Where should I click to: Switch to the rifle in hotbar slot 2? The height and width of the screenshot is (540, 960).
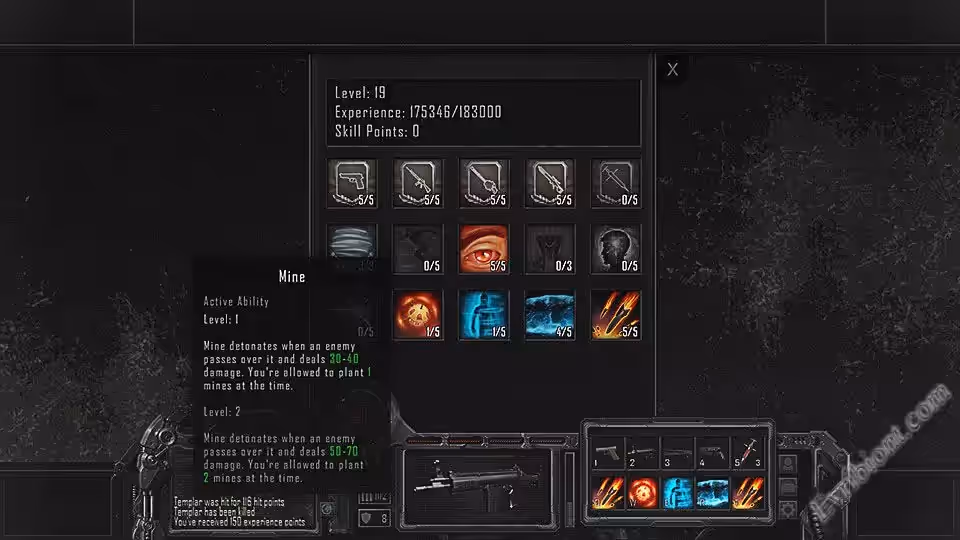pos(643,454)
